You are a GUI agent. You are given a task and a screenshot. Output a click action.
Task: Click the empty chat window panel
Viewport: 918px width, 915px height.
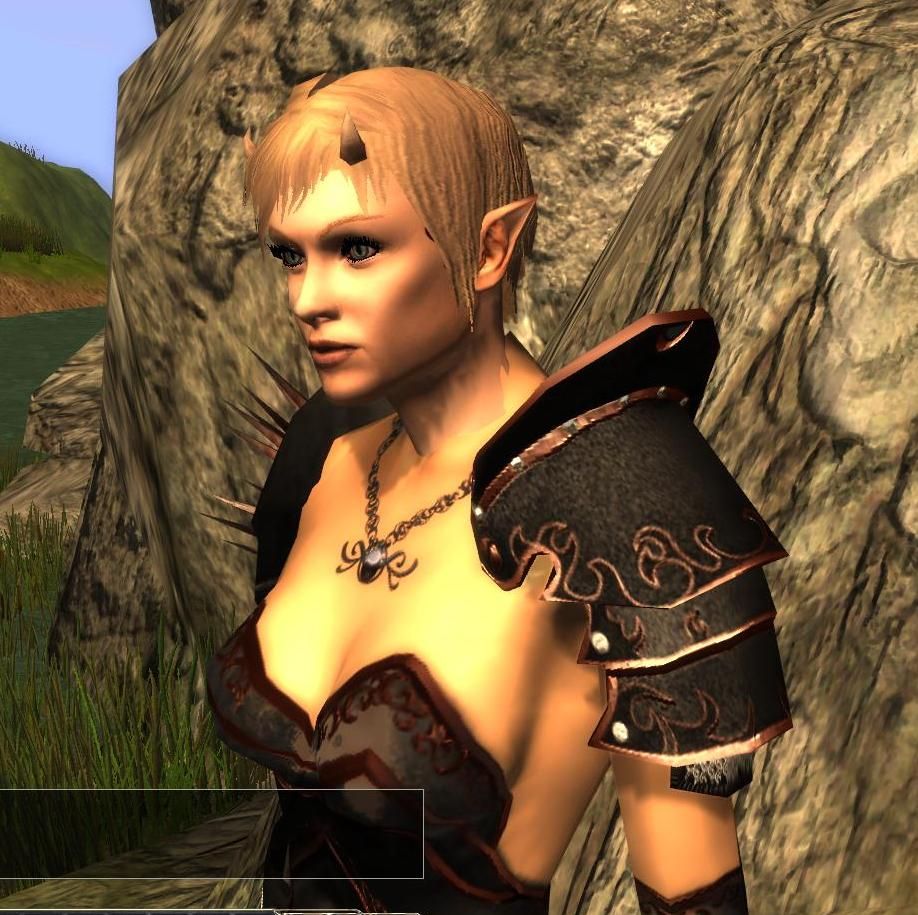210,833
